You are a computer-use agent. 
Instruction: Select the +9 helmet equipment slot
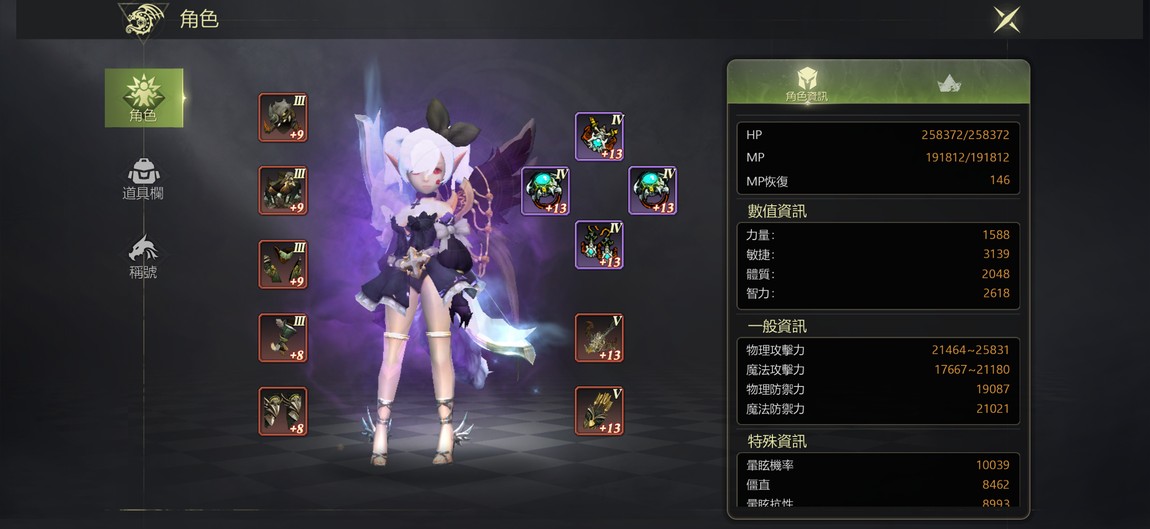tap(283, 118)
